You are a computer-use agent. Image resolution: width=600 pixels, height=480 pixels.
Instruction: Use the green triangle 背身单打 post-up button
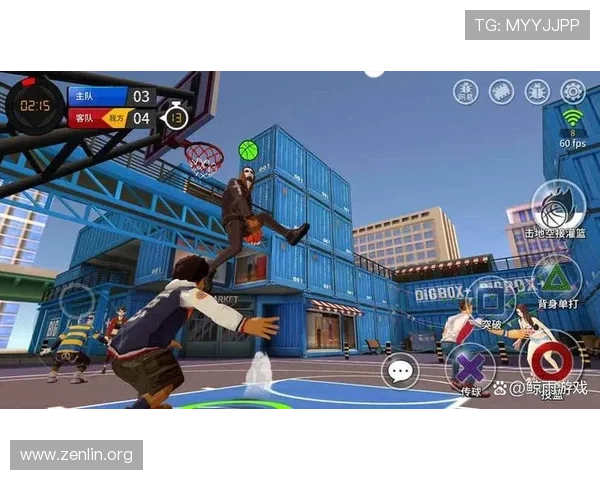(553, 279)
